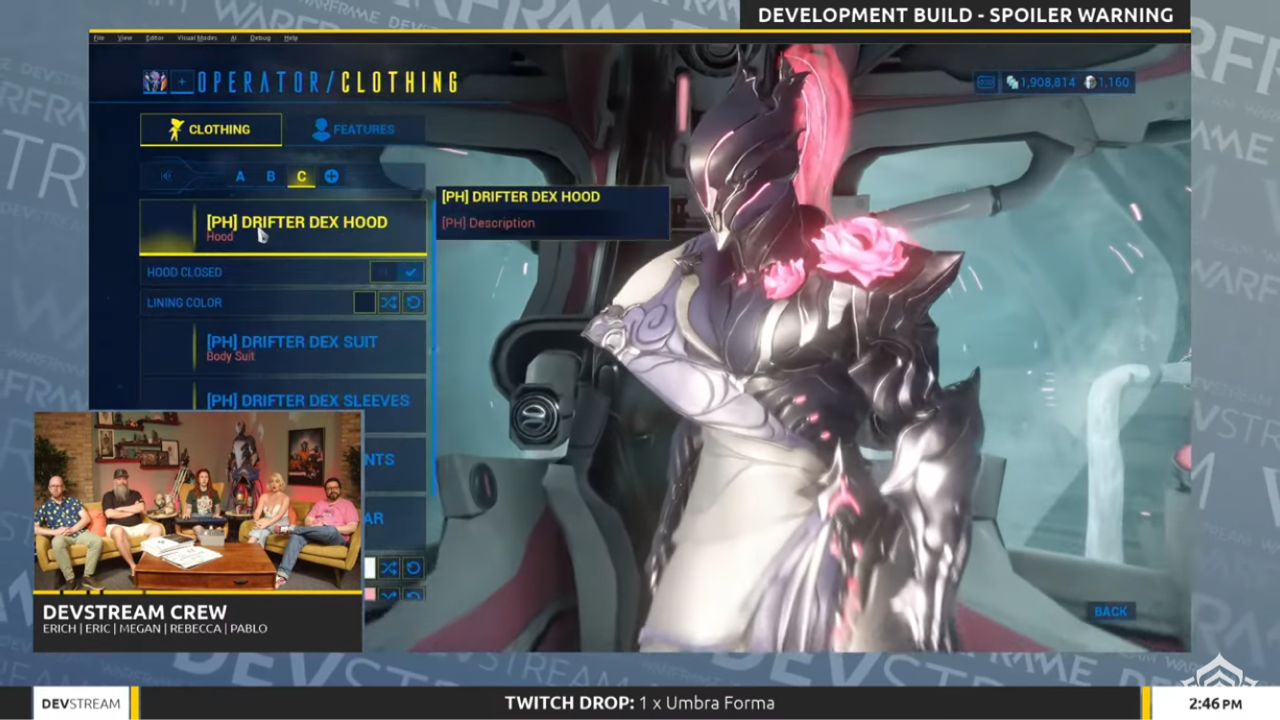
Task: Select appearance slot B
Action: click(x=270, y=176)
